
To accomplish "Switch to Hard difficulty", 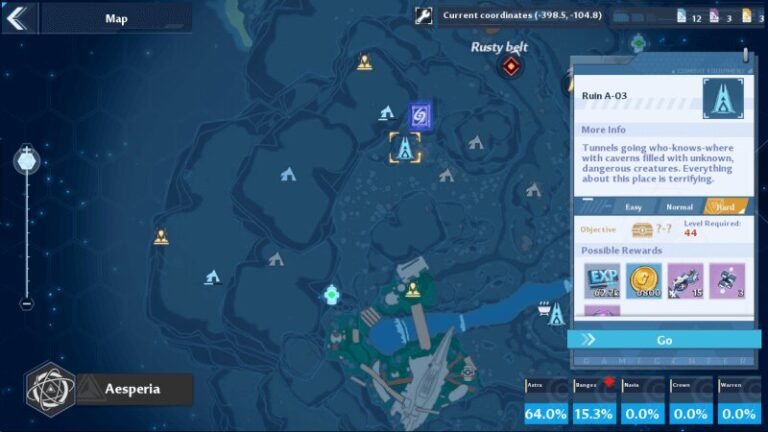I will (725, 207).
